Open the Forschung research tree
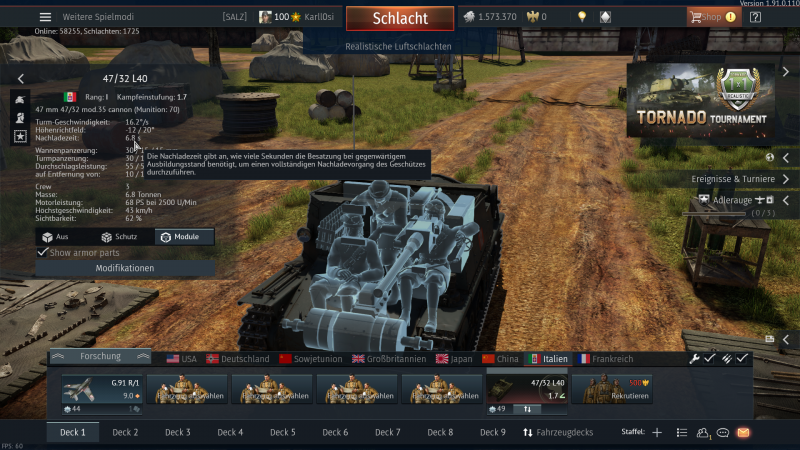This screenshot has width=800, height=450. click(x=100, y=357)
